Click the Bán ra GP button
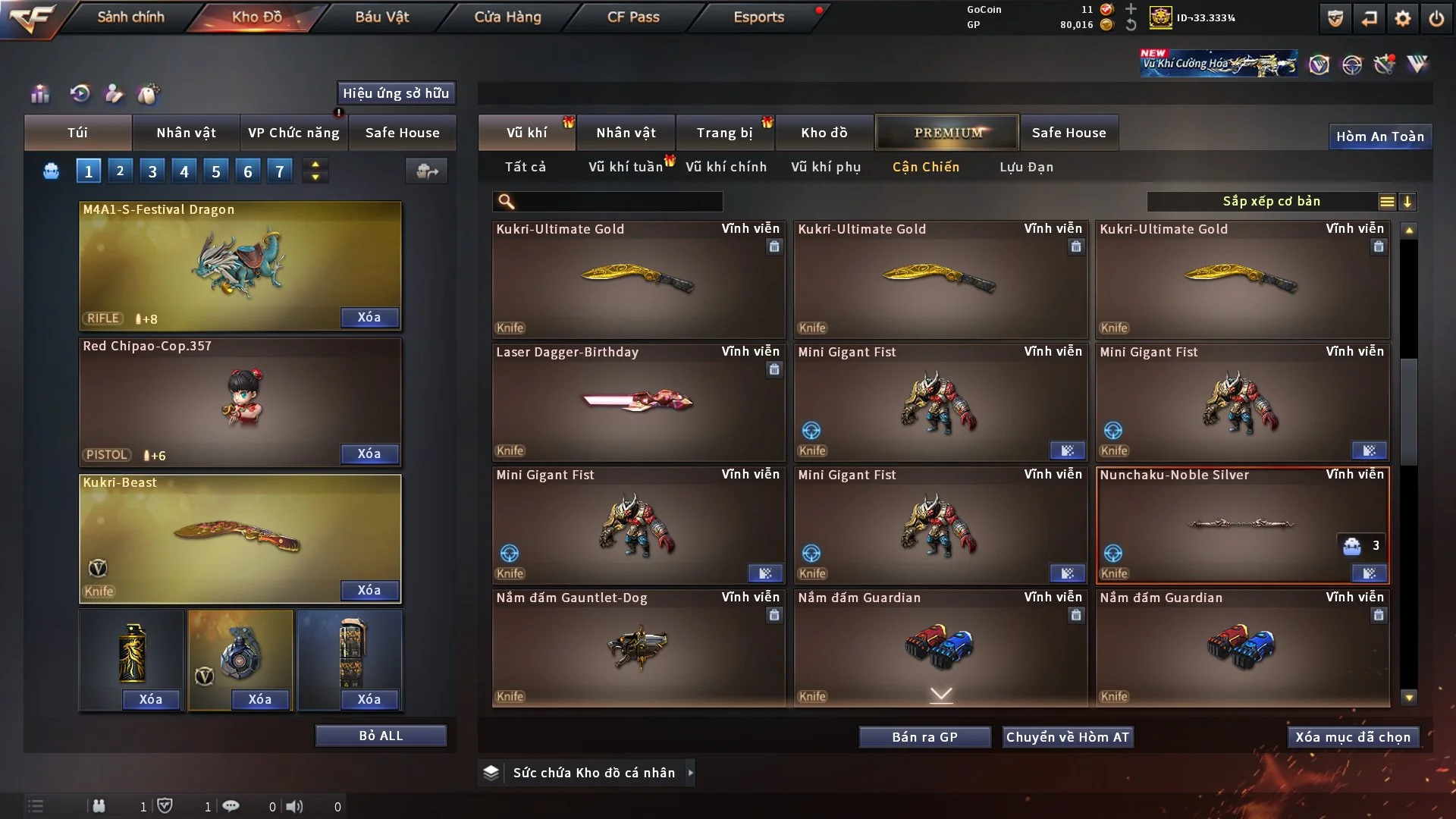The width and height of the screenshot is (1456, 819). [924, 737]
